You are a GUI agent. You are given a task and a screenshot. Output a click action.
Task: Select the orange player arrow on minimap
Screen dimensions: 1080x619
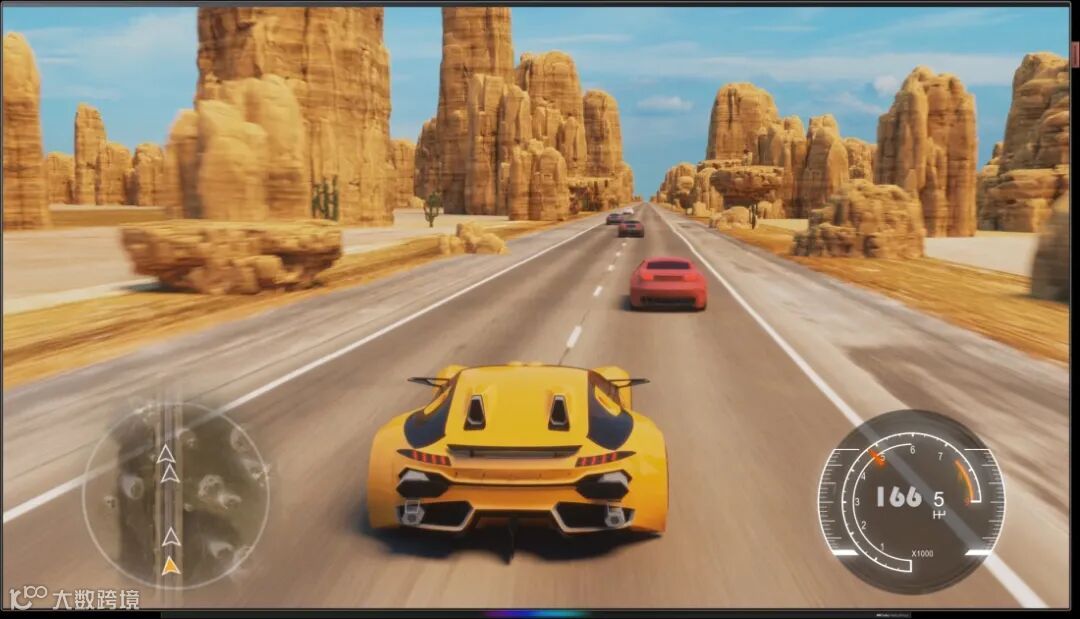(171, 566)
